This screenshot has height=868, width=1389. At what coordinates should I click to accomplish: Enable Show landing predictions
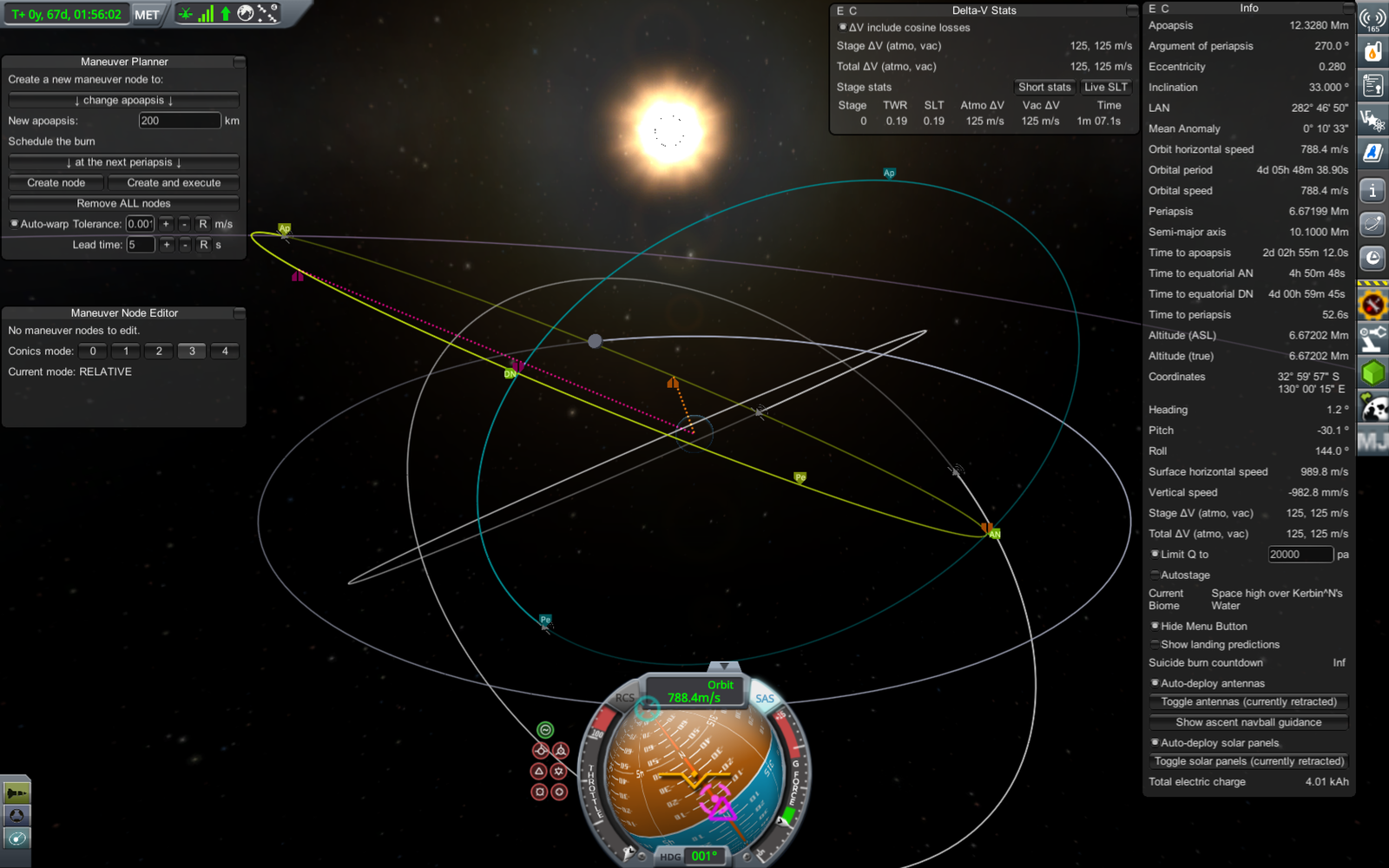[x=1155, y=644]
